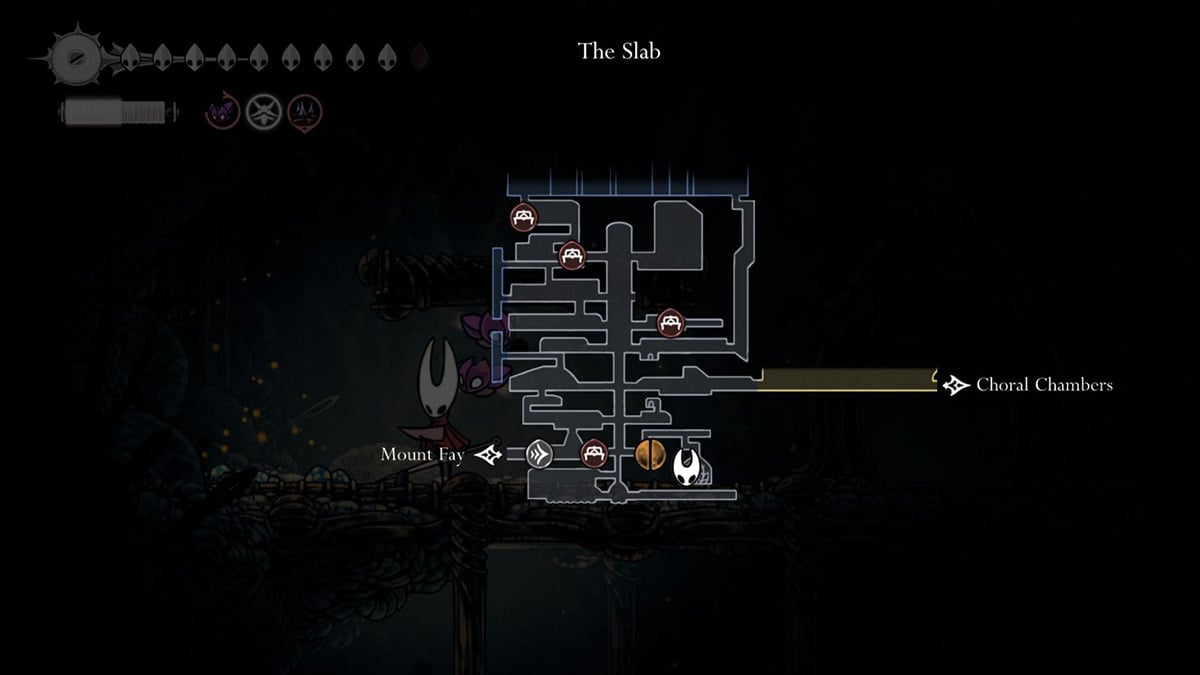Screen dimensions: 1200x675
Task: Click The Slab area title
Action: [619, 50]
